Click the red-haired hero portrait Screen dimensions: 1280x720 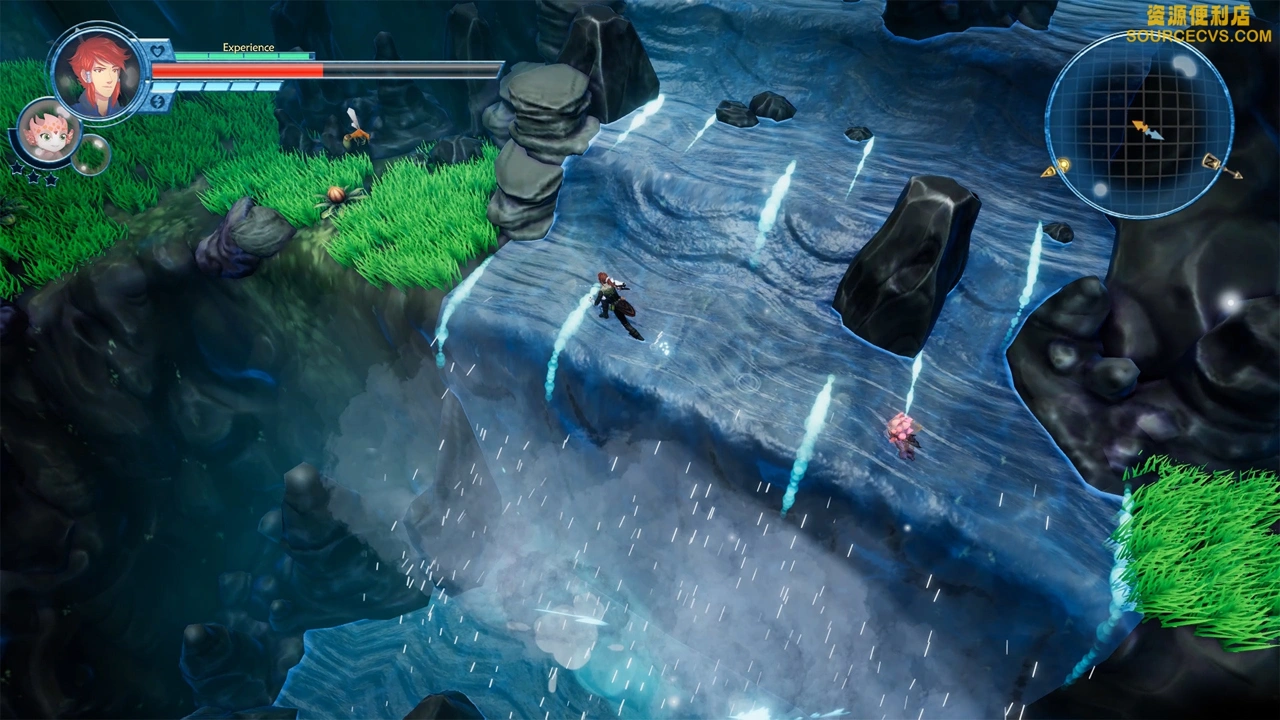97,71
